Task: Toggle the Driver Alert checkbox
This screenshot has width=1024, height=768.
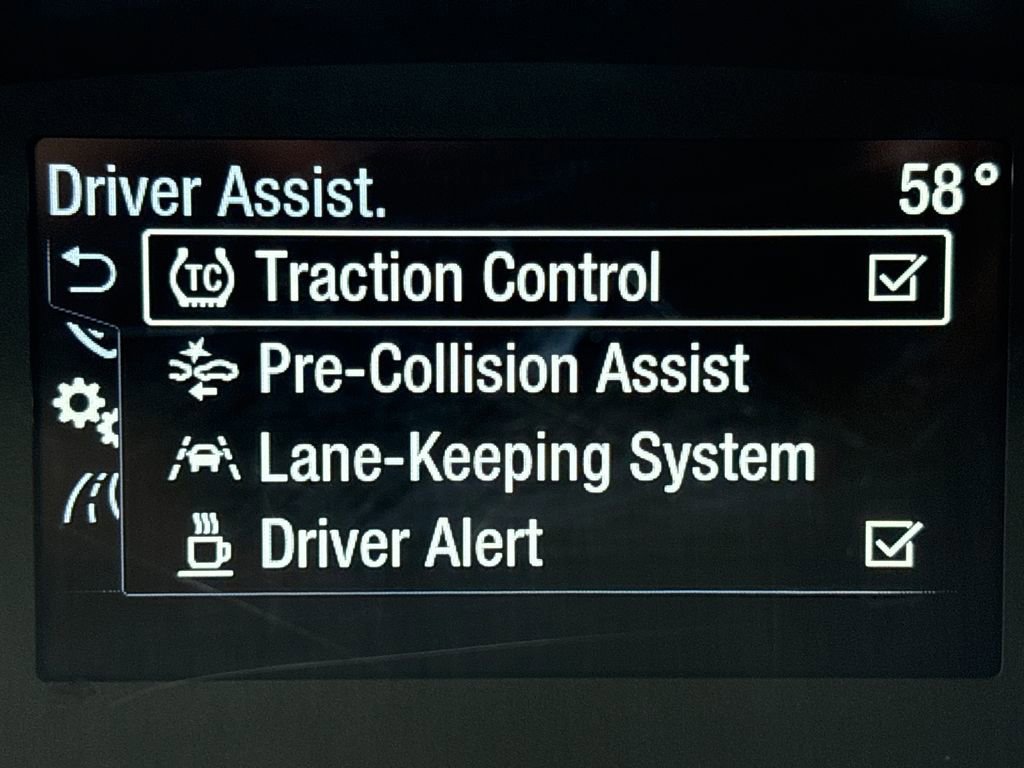Action: pos(892,545)
